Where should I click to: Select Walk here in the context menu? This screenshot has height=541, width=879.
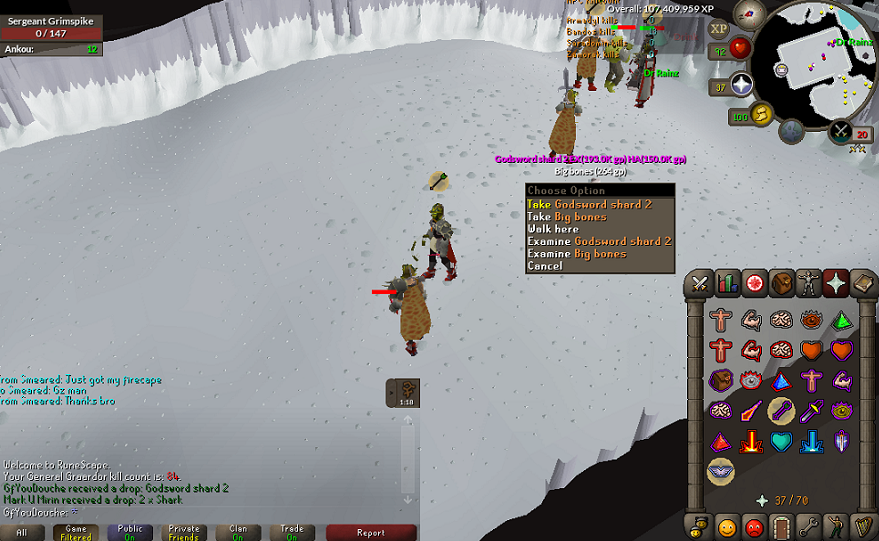pos(553,229)
